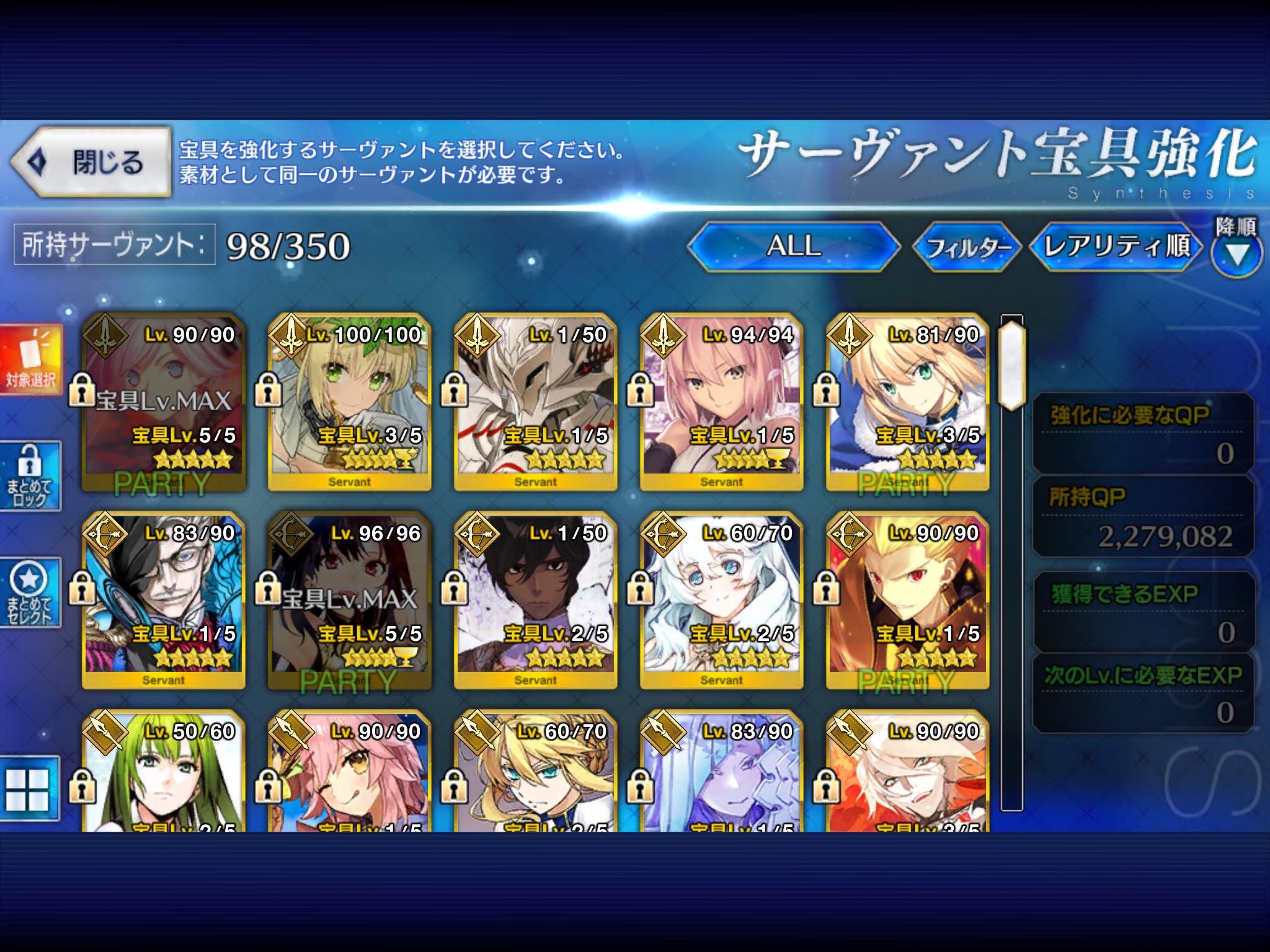Activate the まとめてロック bulk lock button

(x=31, y=476)
